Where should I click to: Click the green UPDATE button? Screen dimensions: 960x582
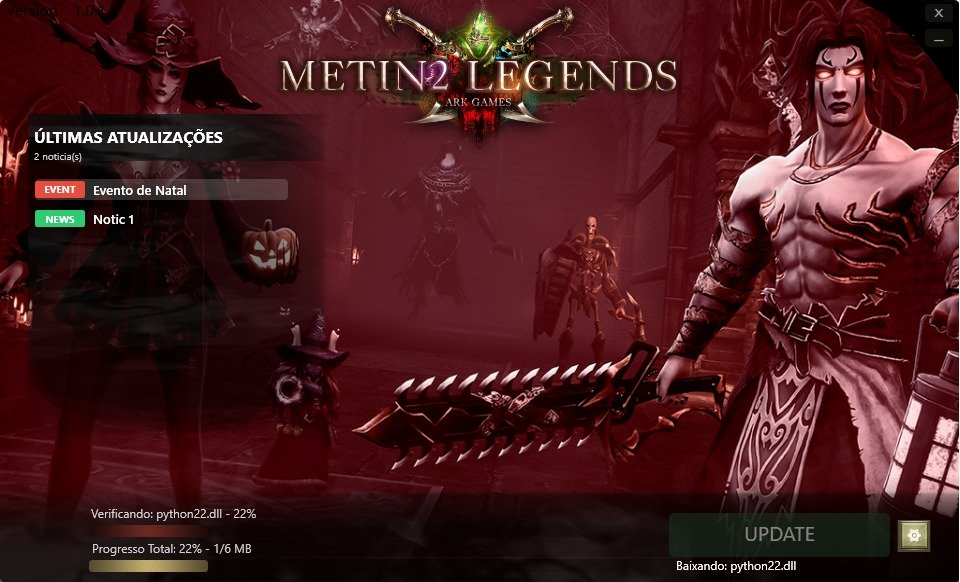tap(779, 535)
